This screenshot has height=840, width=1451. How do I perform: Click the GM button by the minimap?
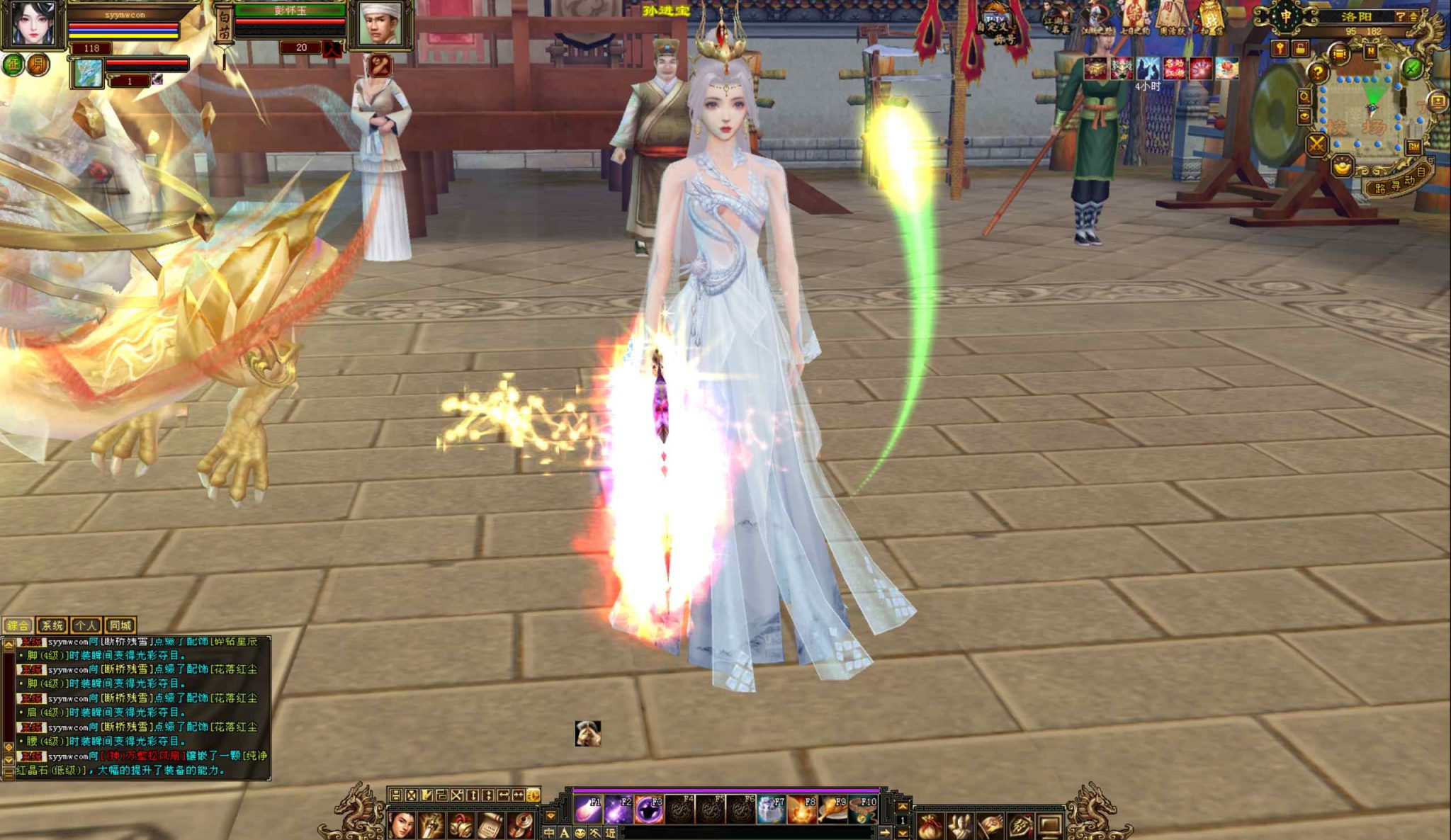click(1413, 147)
